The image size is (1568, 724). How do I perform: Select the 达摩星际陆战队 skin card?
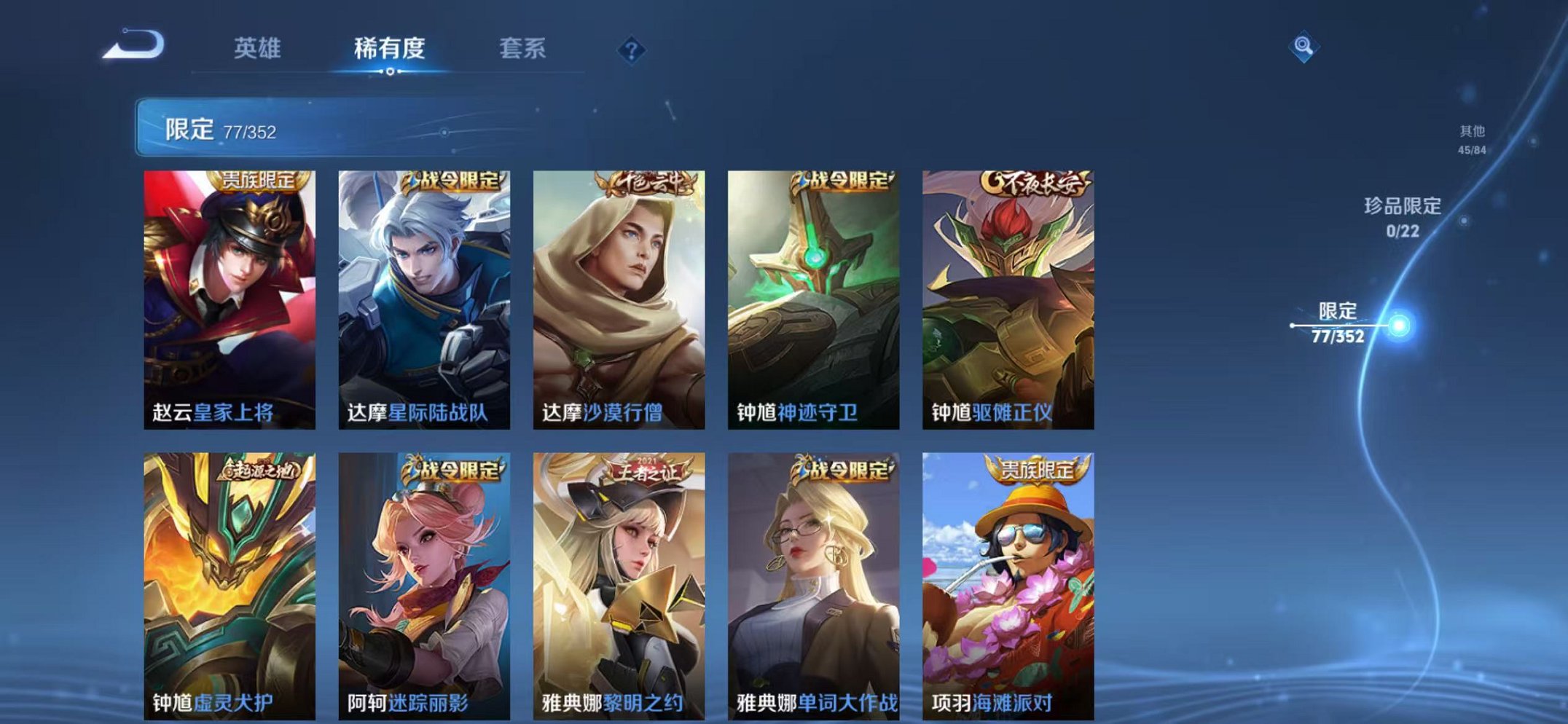click(x=423, y=291)
